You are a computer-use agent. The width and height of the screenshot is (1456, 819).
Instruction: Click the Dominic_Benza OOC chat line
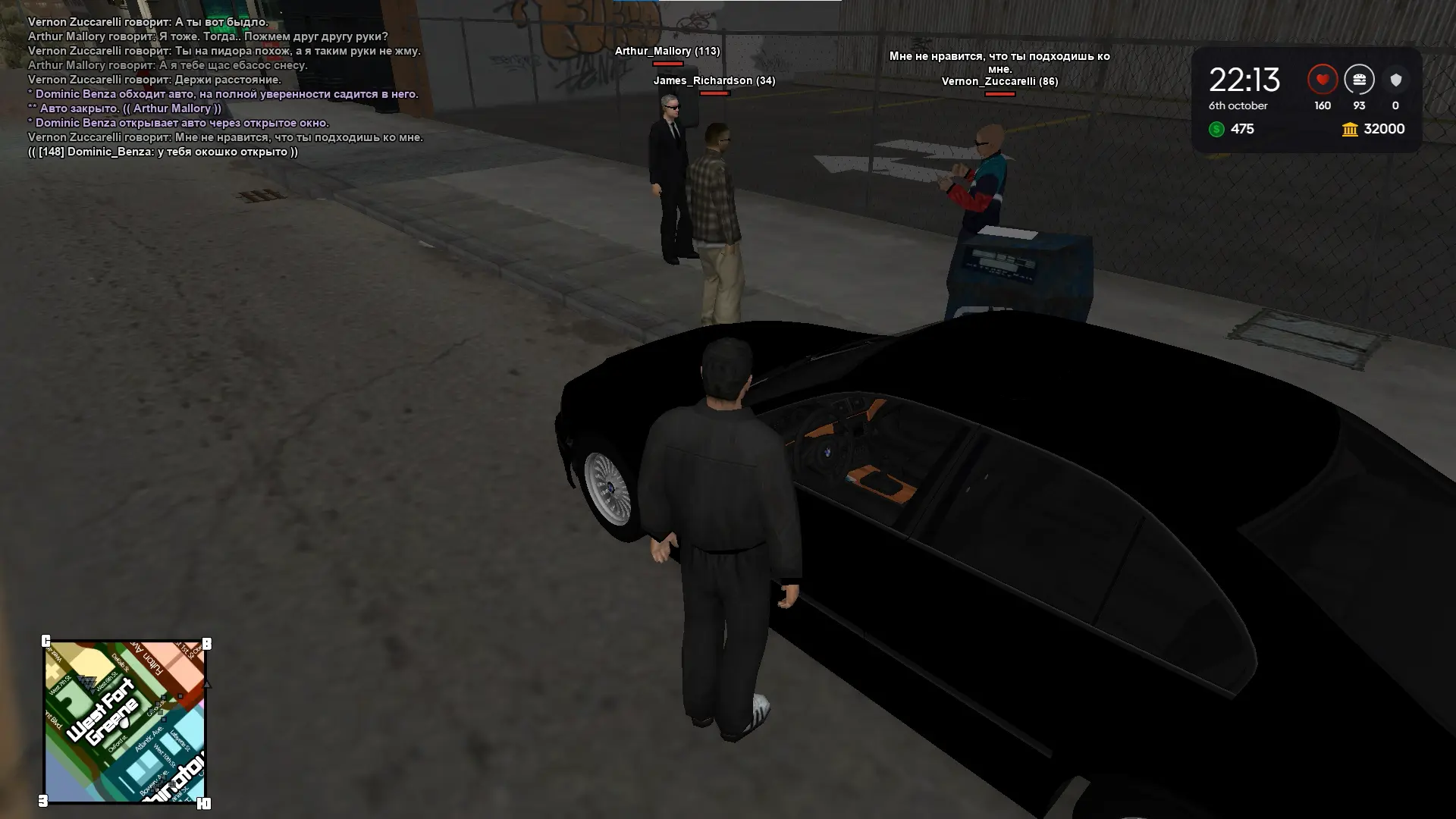pyautogui.click(x=163, y=152)
